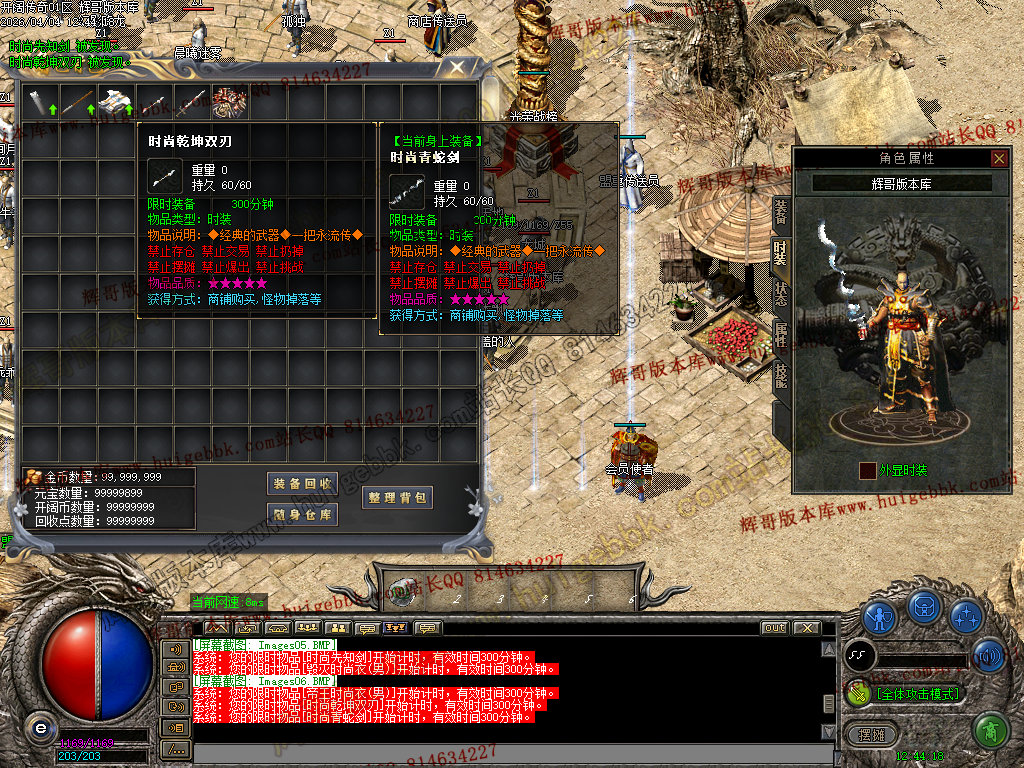Screen dimensions: 1024x768
Task: Click the green round 商 shop button
Action: pos(990,731)
